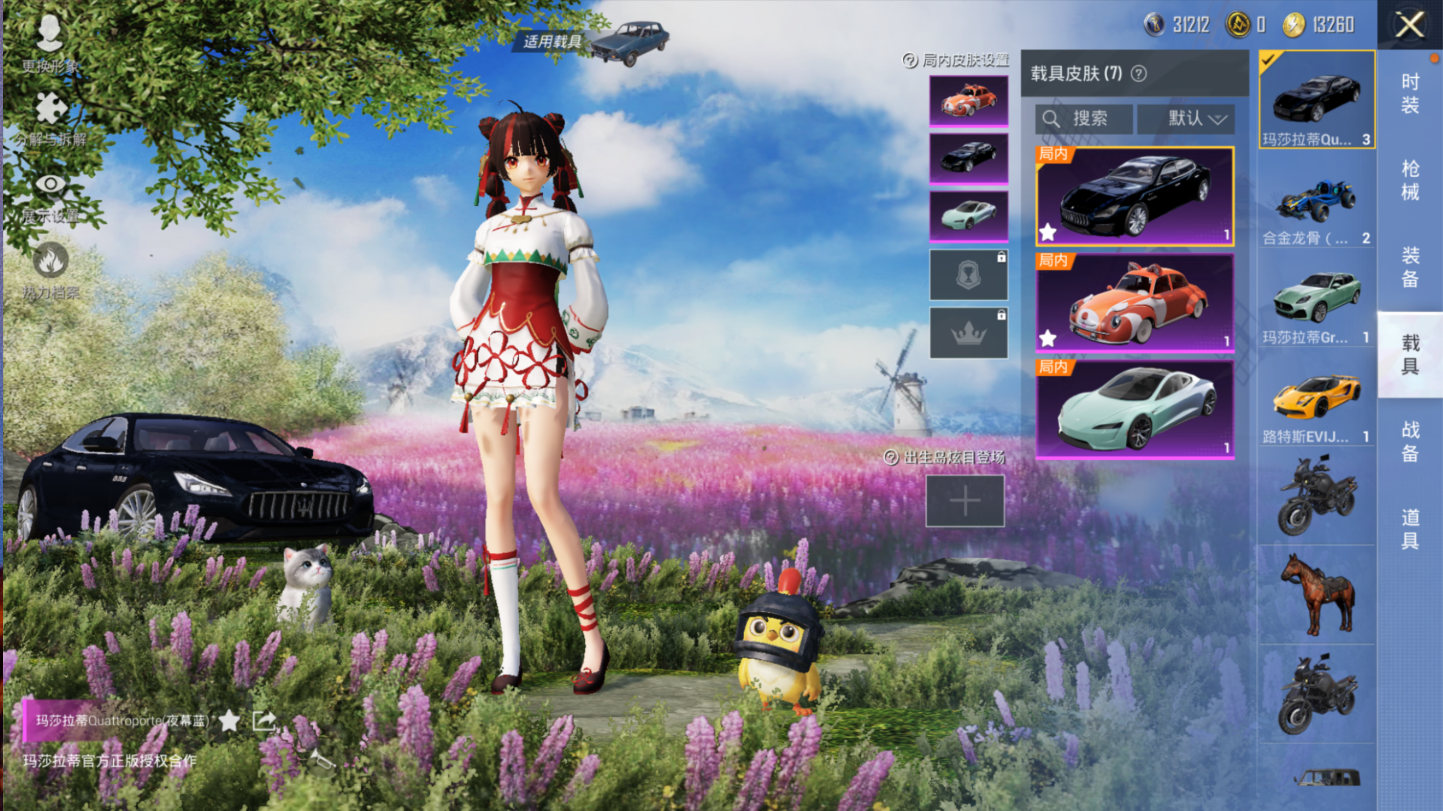Switch to the 装备 equipment tab

pos(1409,267)
